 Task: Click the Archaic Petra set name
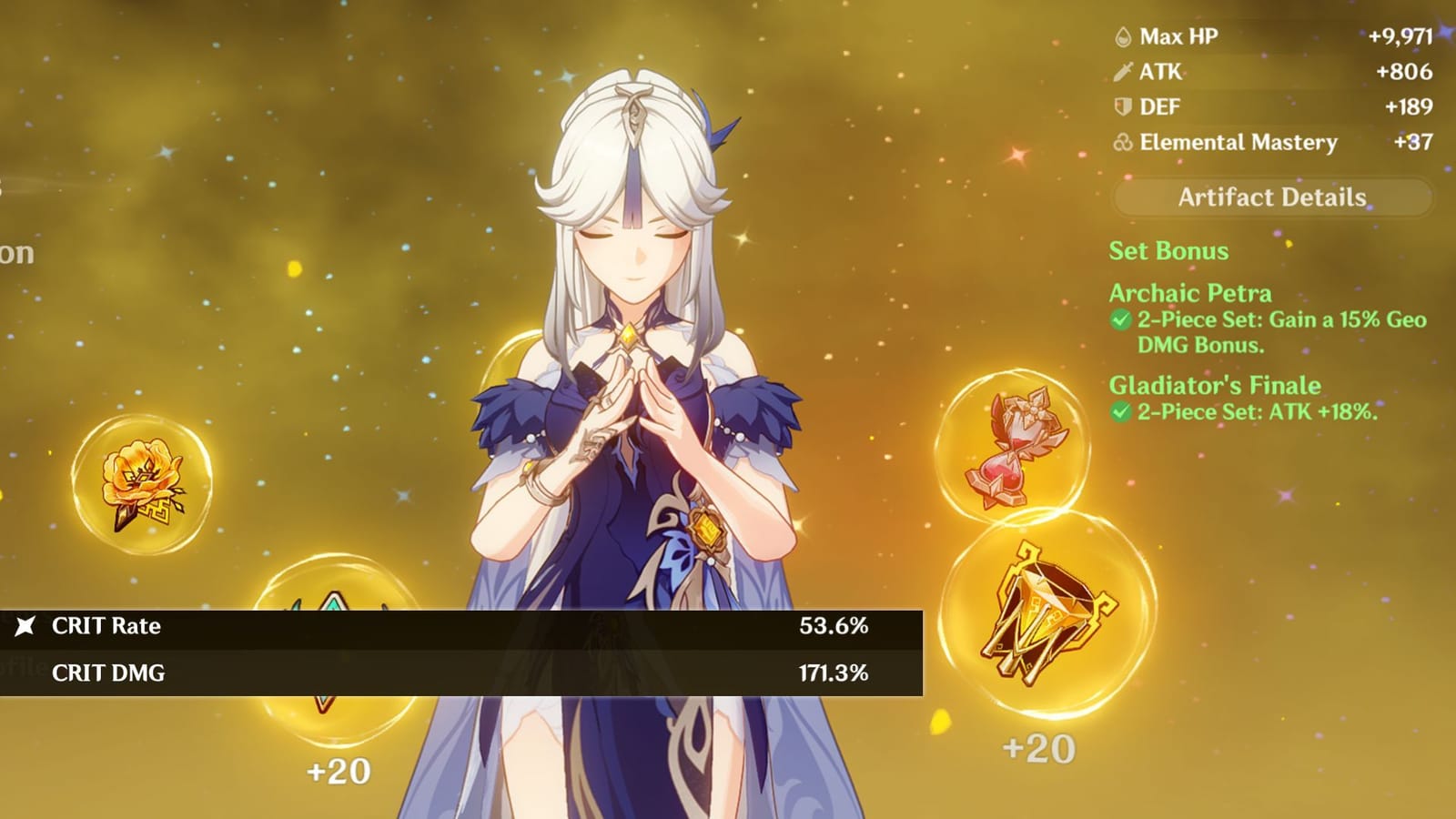pyautogui.click(x=1193, y=294)
